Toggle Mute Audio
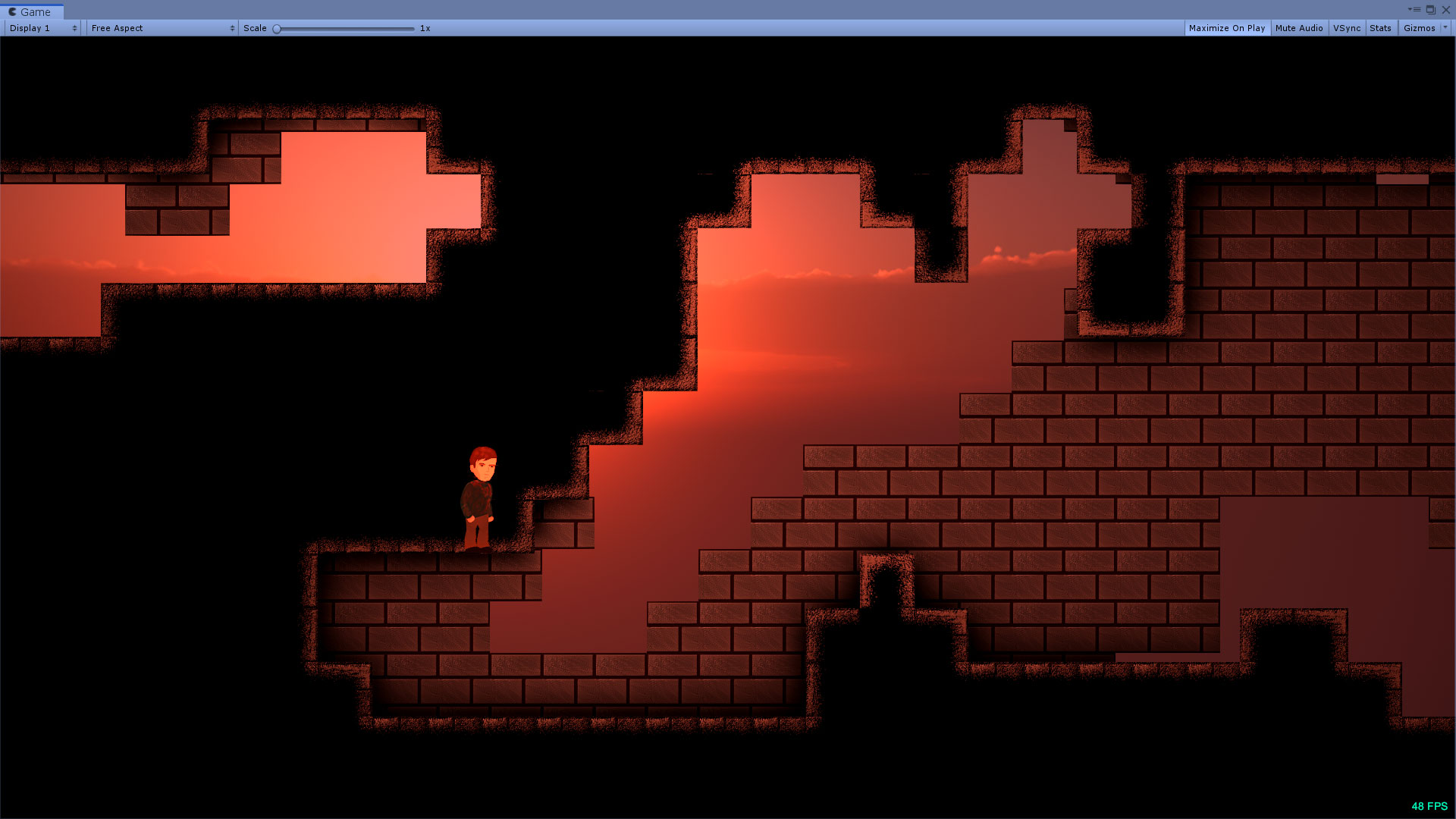Image resolution: width=1456 pixels, height=819 pixels. [x=1299, y=28]
